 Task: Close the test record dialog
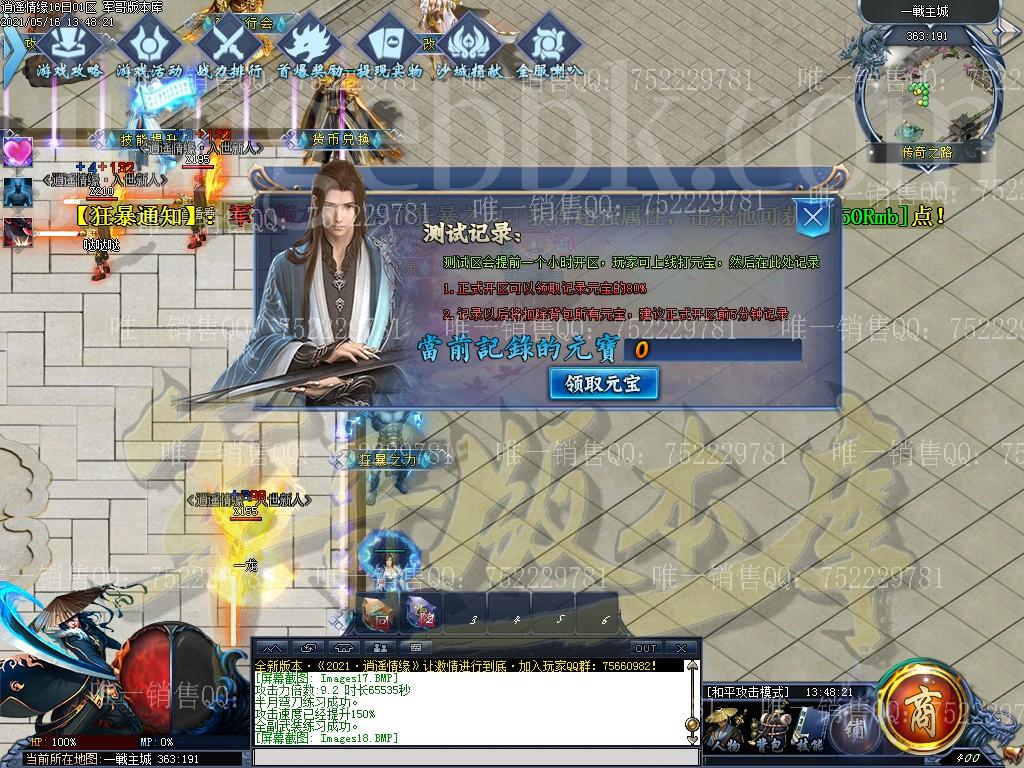point(815,218)
